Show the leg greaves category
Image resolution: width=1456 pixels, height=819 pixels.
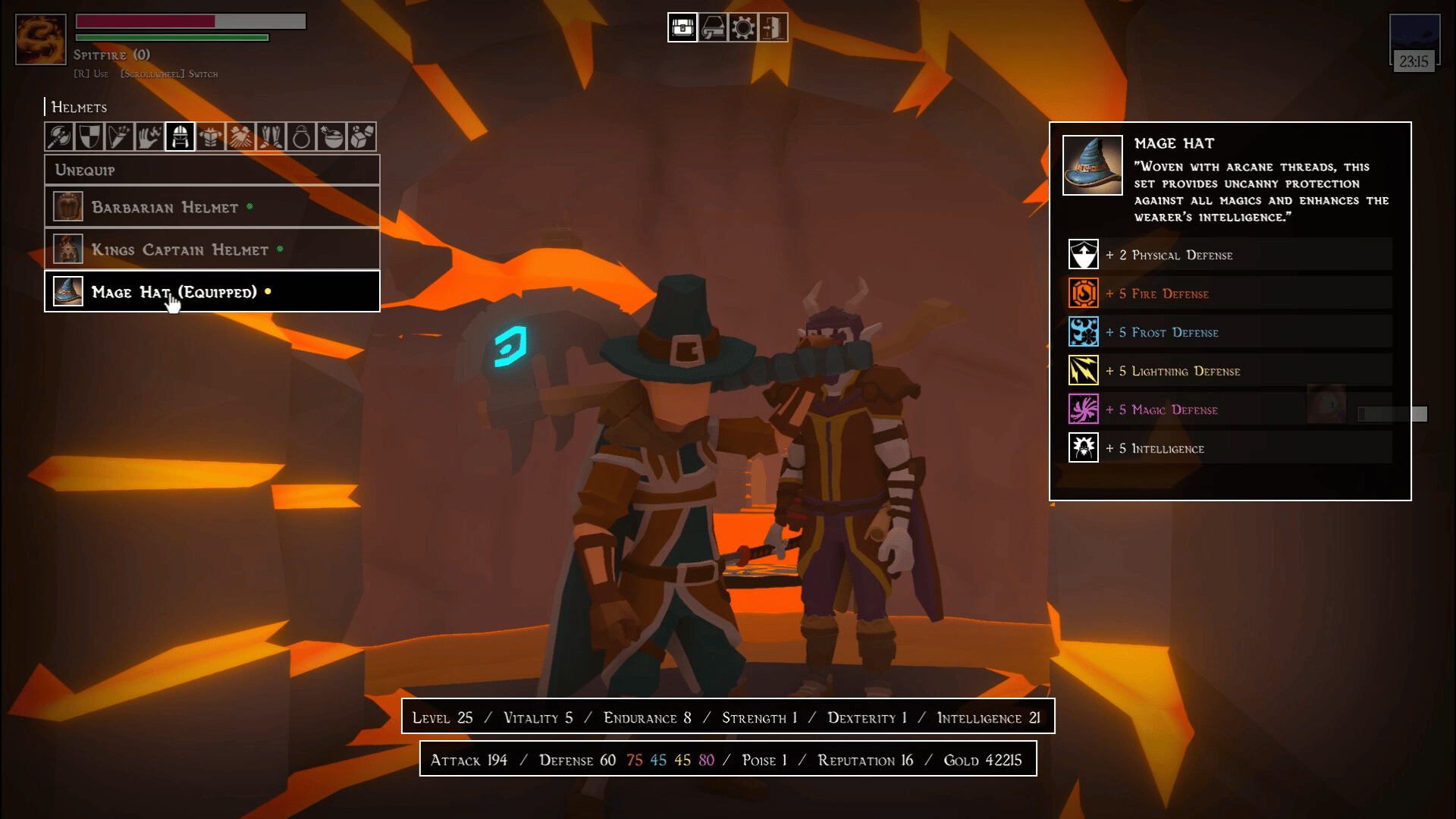pos(271,137)
